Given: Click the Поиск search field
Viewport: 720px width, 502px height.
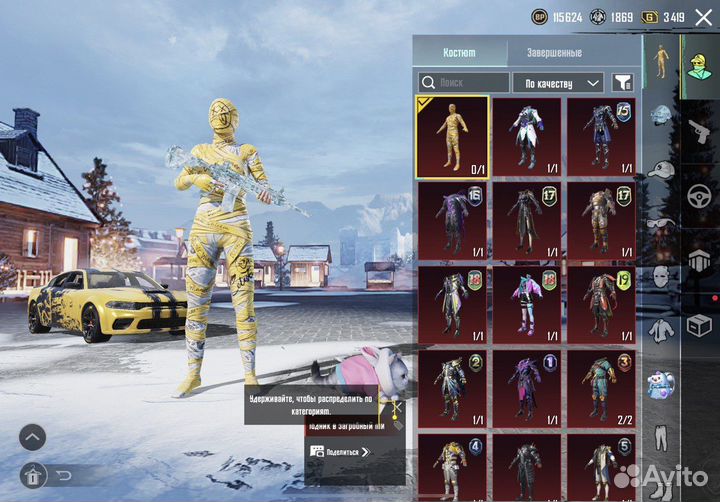Looking at the screenshot, I should tap(465, 83).
